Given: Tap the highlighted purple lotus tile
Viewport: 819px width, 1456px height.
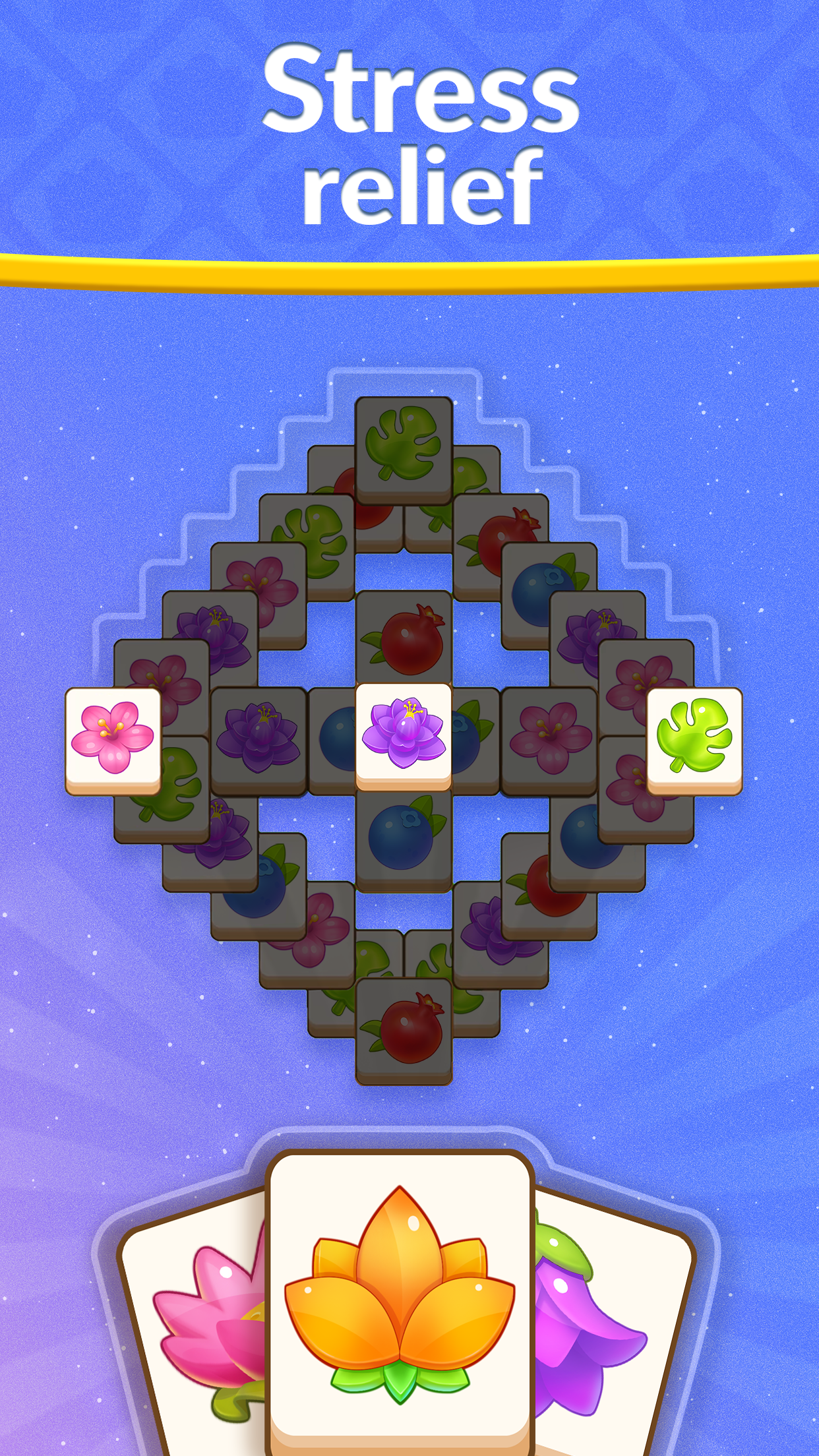Looking at the screenshot, I should (404, 735).
